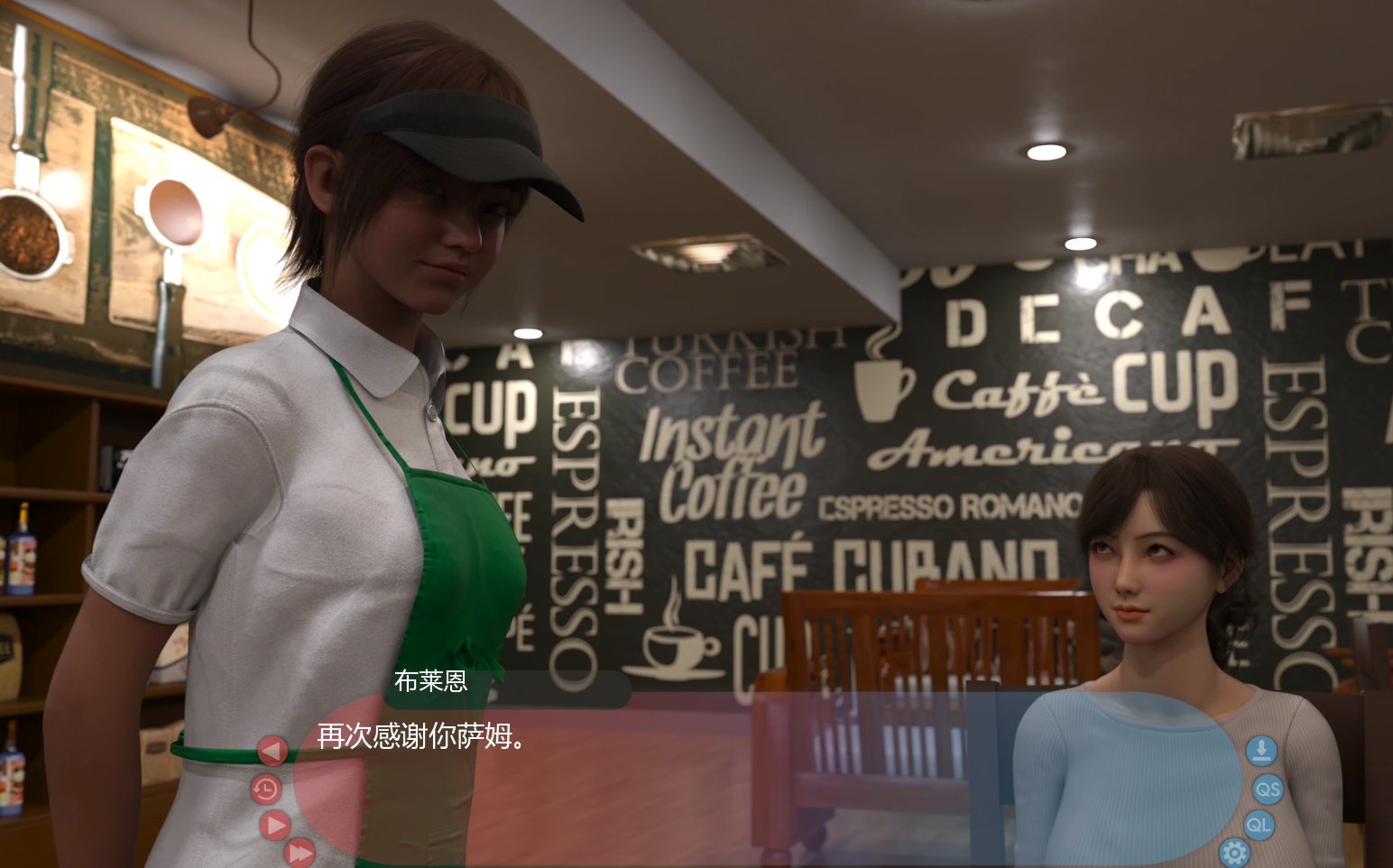Quick save with the QS button
The height and width of the screenshot is (868, 1393).
point(1268,790)
